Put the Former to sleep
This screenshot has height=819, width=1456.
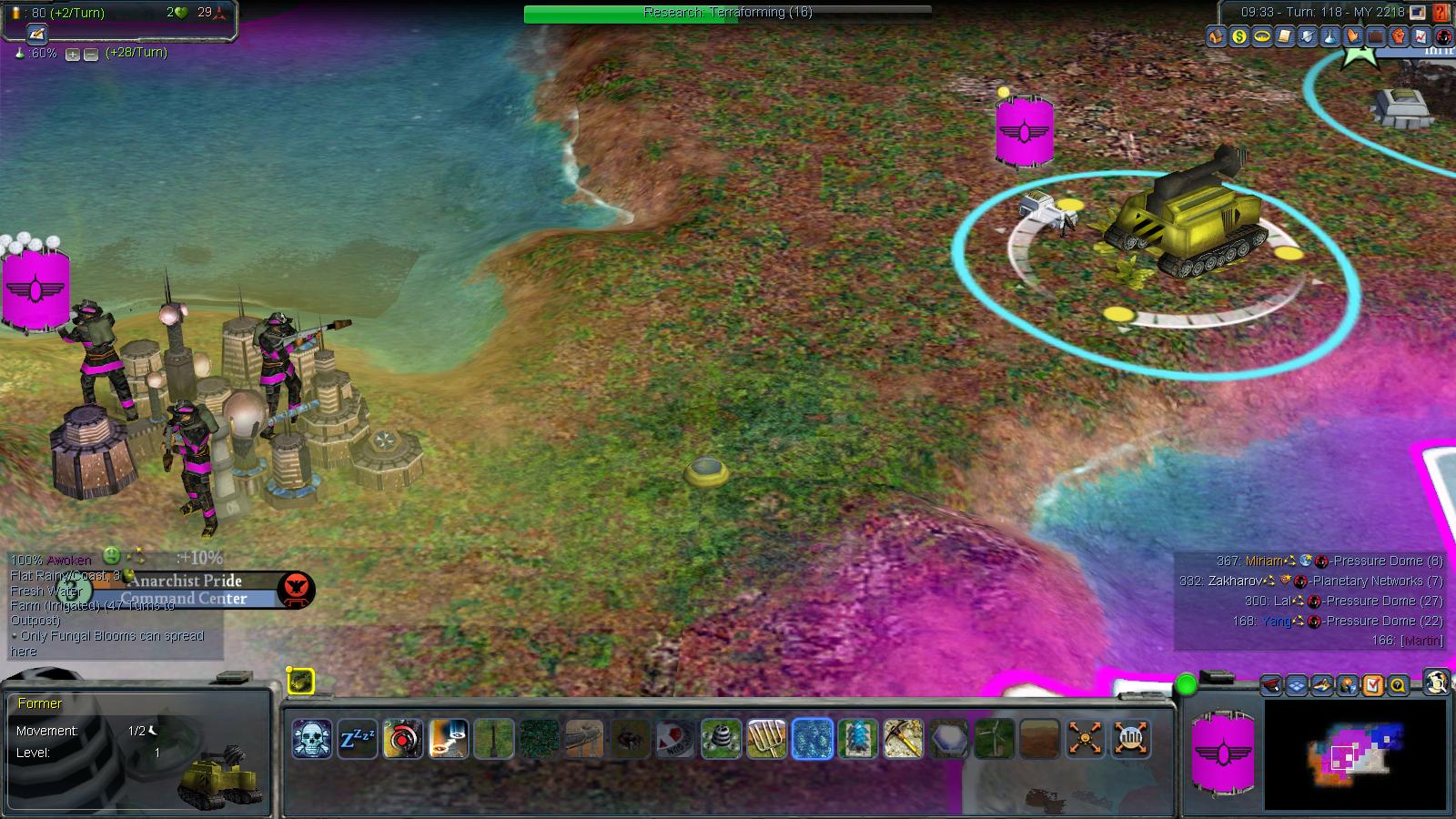tap(358, 738)
